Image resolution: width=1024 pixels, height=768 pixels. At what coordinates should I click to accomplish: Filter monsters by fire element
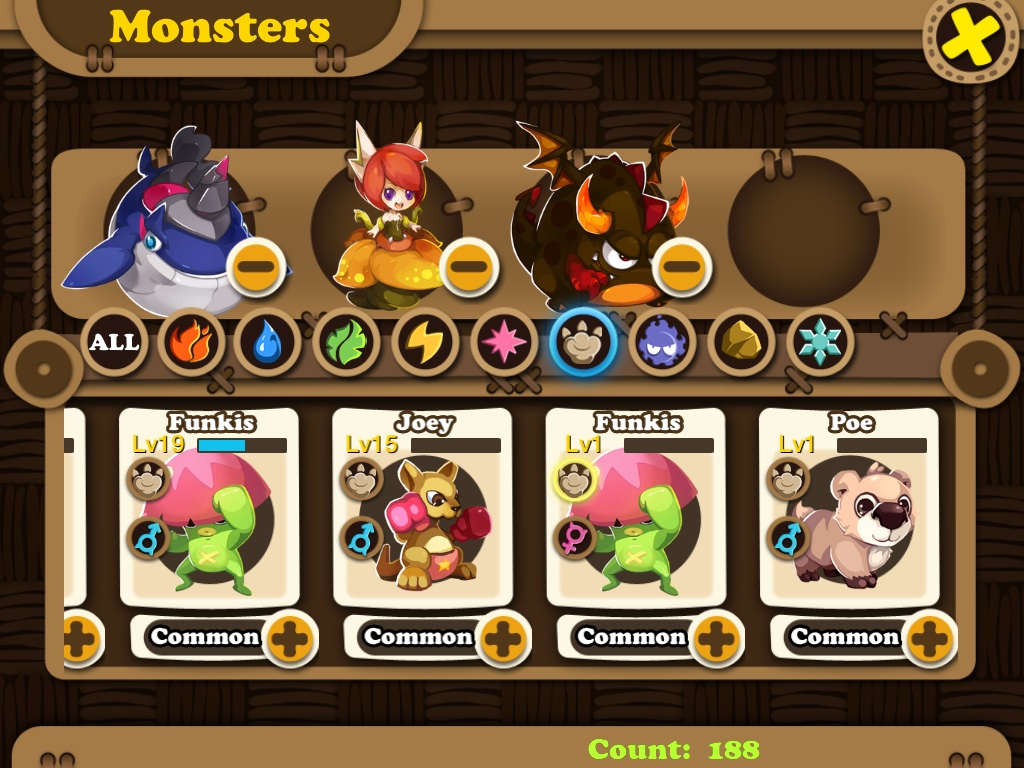point(191,342)
